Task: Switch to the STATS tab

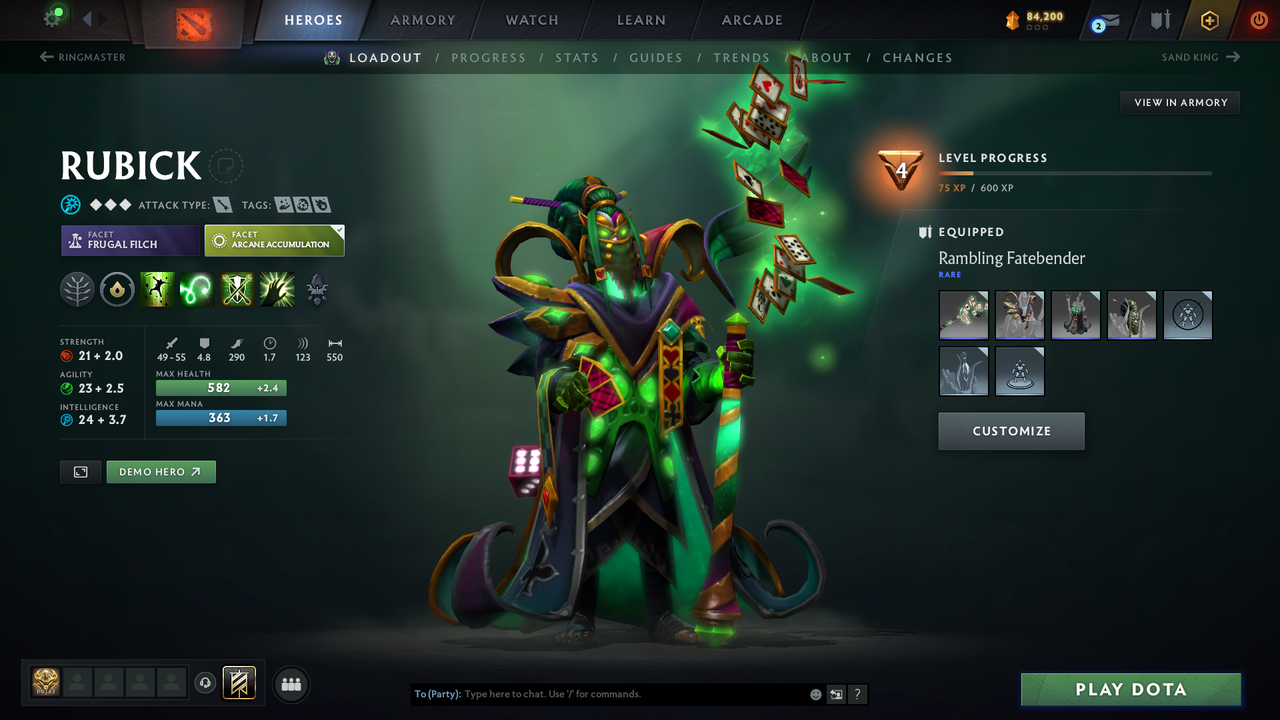Action: pyautogui.click(x=577, y=57)
